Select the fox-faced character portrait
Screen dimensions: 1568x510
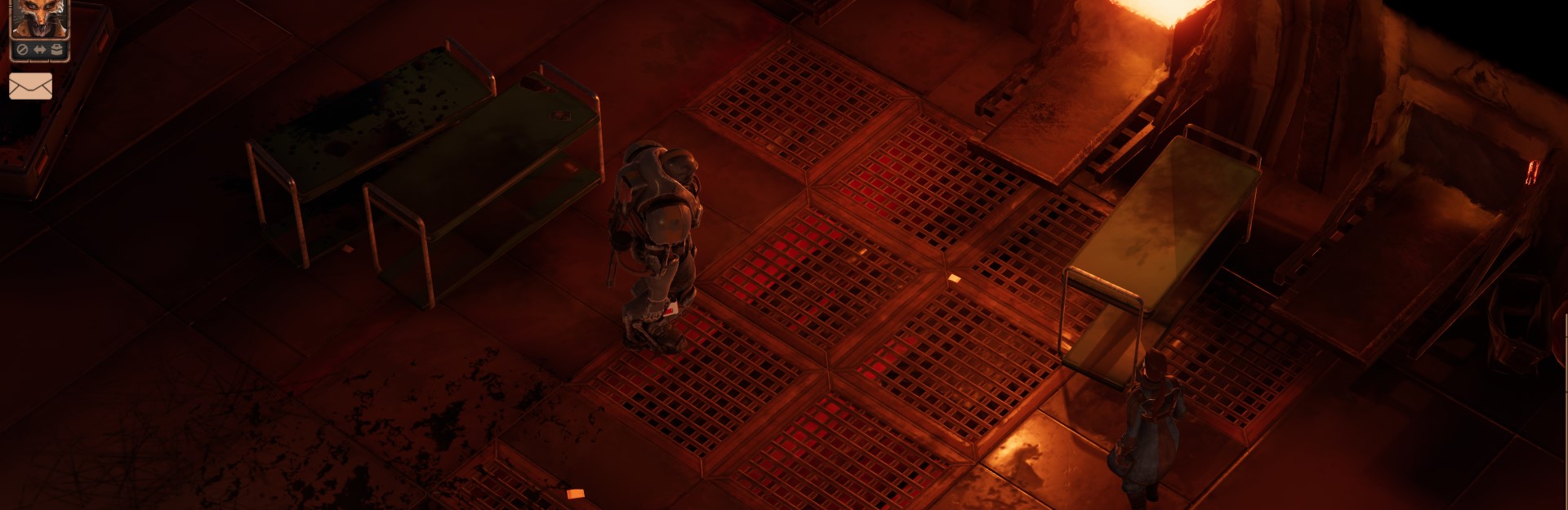click(38, 18)
